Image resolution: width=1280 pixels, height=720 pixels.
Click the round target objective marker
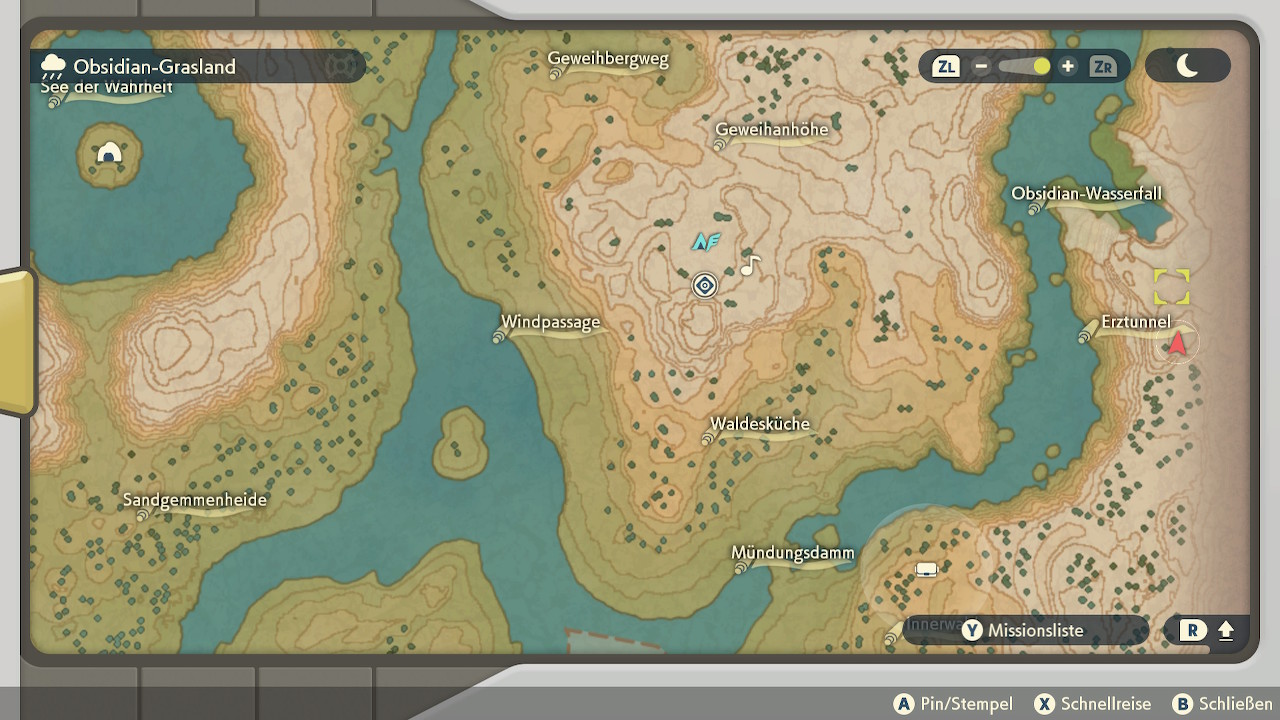point(705,286)
